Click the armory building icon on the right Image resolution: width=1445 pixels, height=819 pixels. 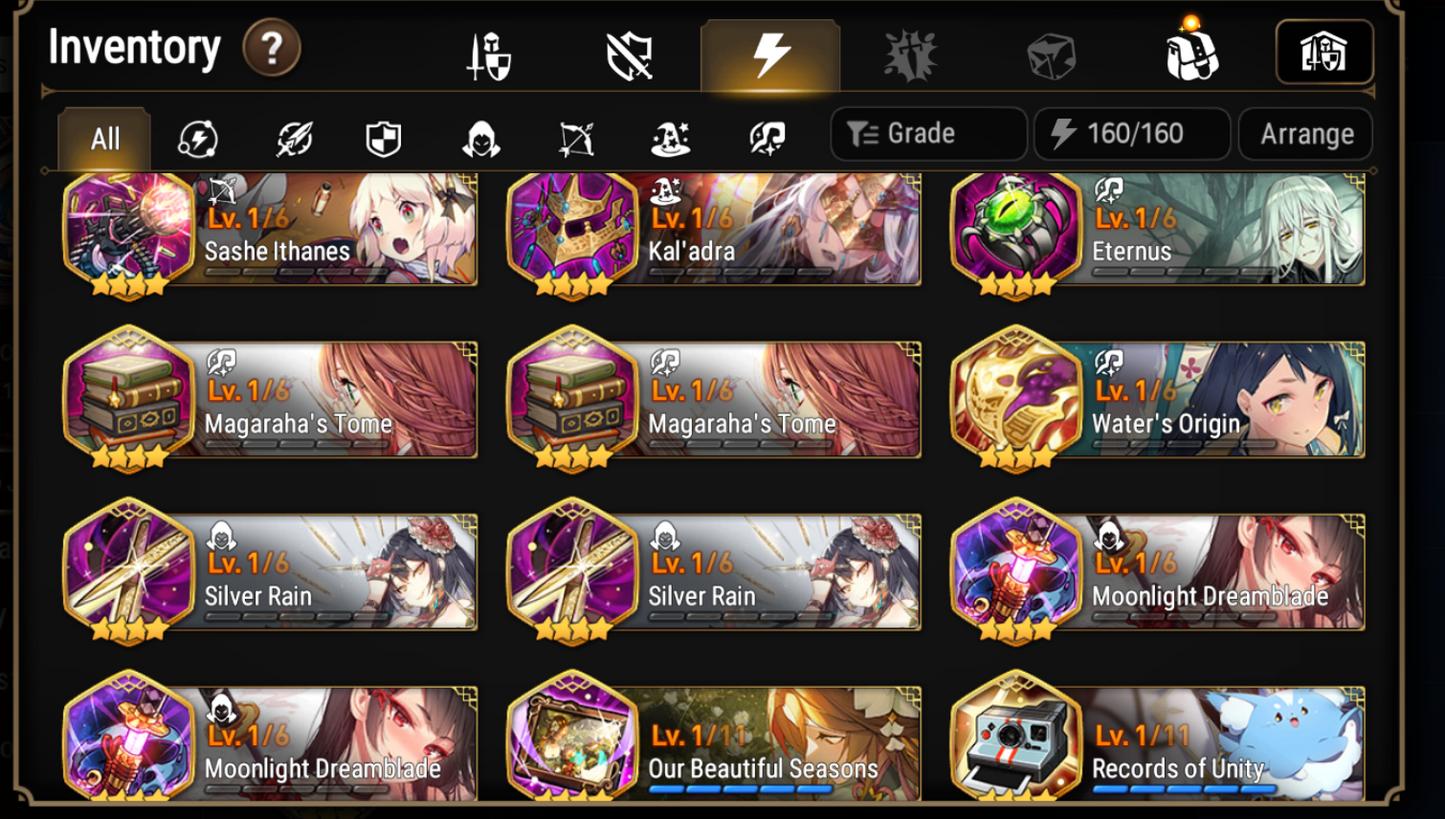pyautogui.click(x=1325, y=52)
